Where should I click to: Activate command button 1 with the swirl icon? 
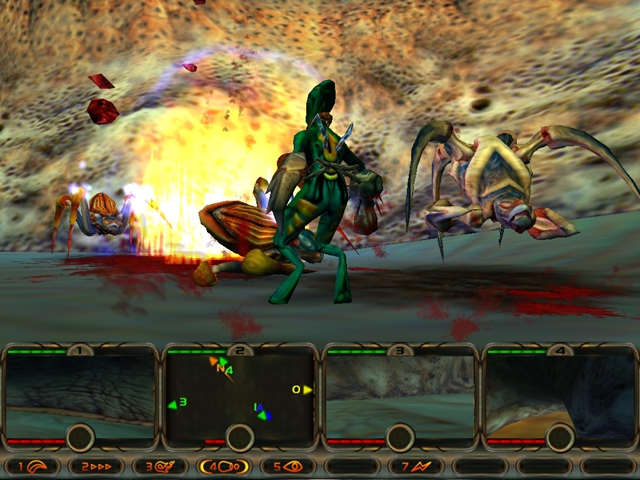tap(32, 466)
